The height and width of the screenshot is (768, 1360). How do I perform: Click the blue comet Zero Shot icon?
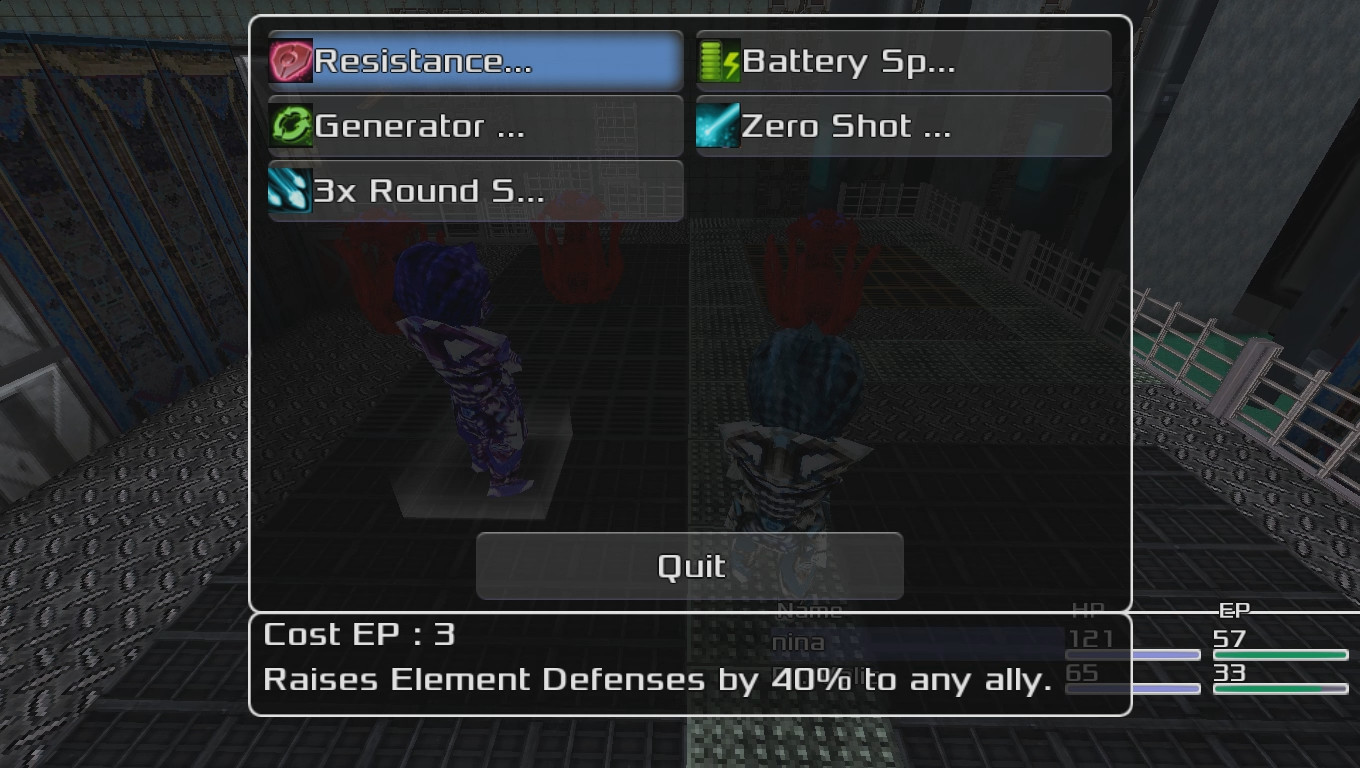(716, 126)
